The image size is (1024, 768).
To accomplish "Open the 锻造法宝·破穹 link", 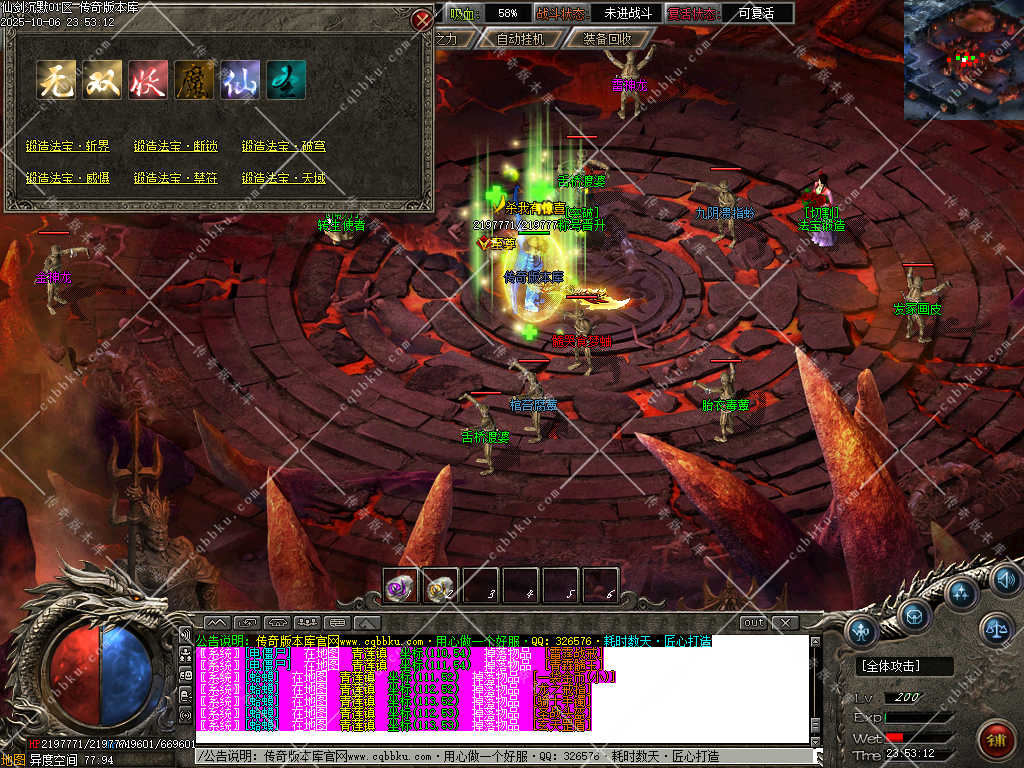I will pos(284,146).
